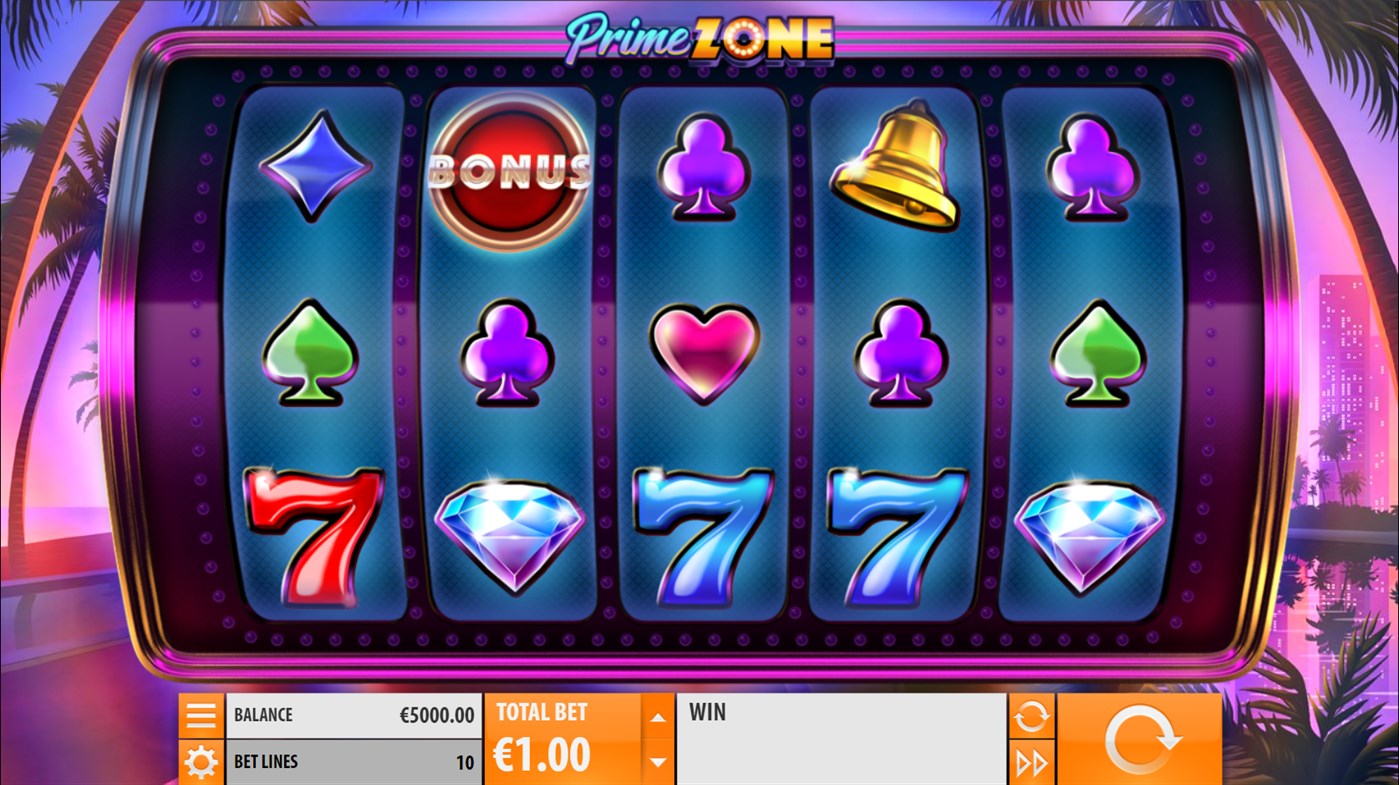The image size is (1399, 785).
Task: Enable fast spin with the double-arrow toggle
Action: [1030, 762]
